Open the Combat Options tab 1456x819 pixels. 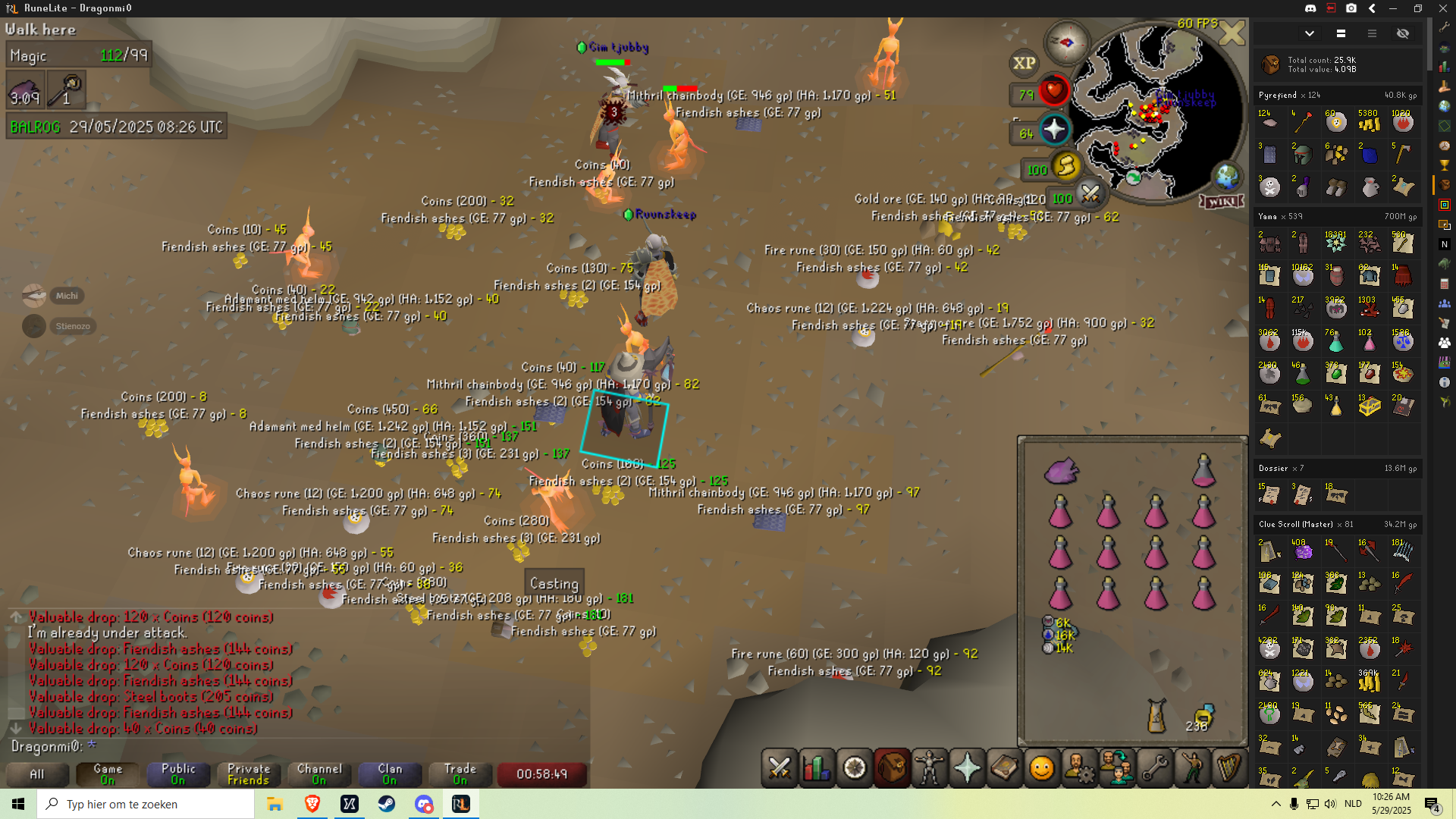coord(779,768)
